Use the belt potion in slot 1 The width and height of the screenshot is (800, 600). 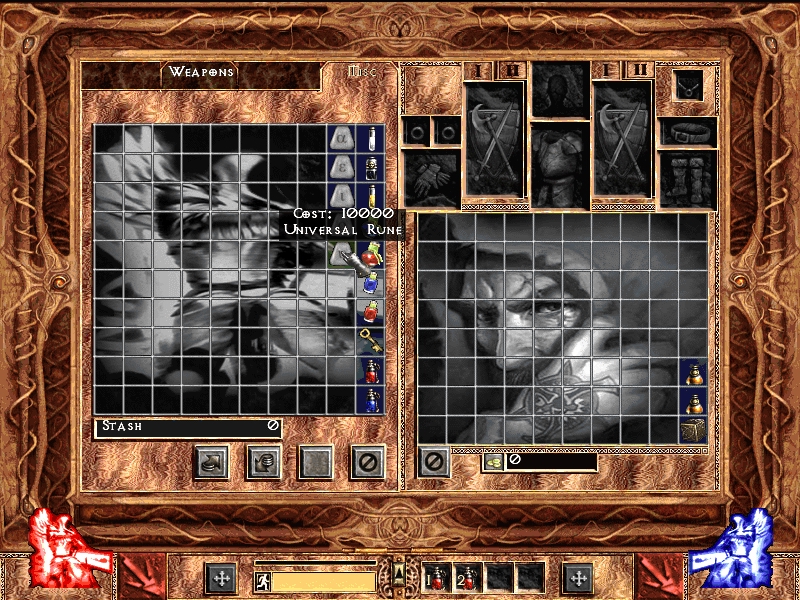[x=438, y=577]
